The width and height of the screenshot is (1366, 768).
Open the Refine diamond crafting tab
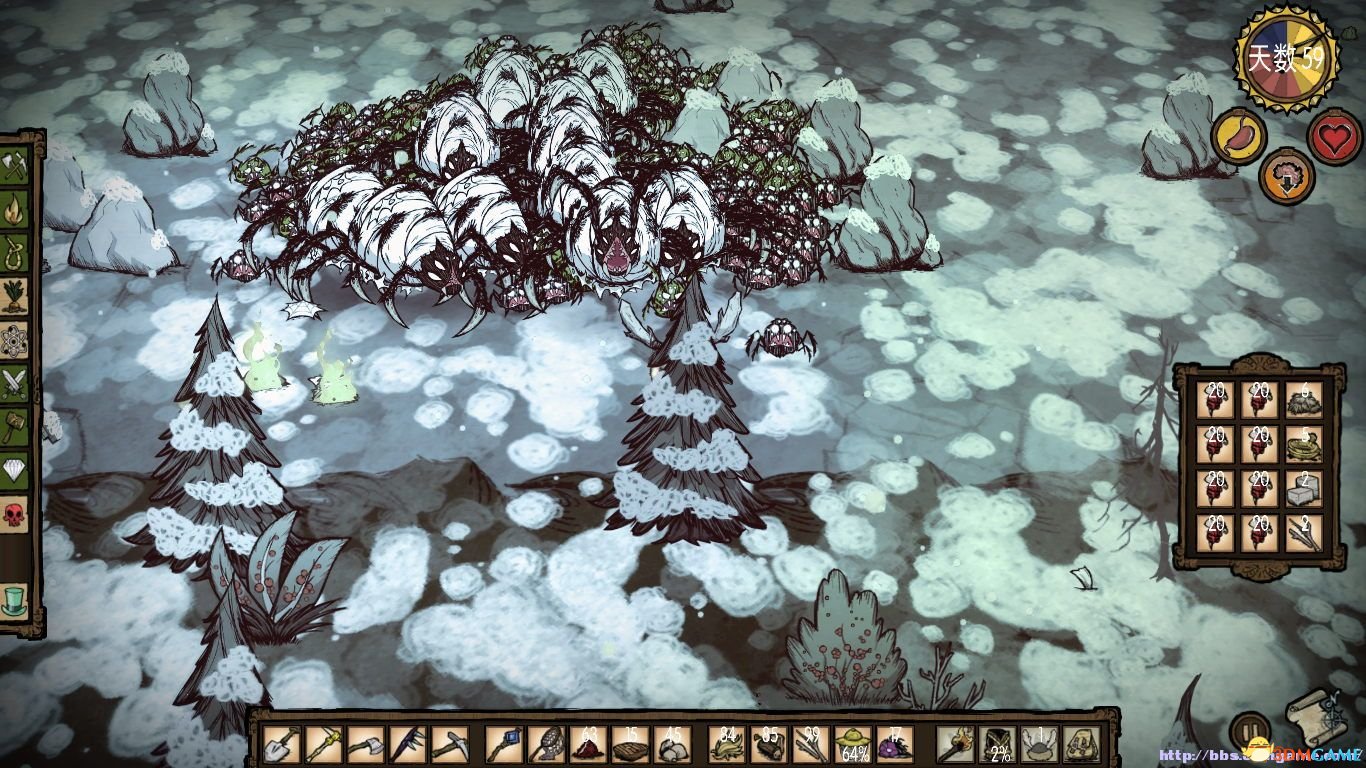[x=15, y=471]
